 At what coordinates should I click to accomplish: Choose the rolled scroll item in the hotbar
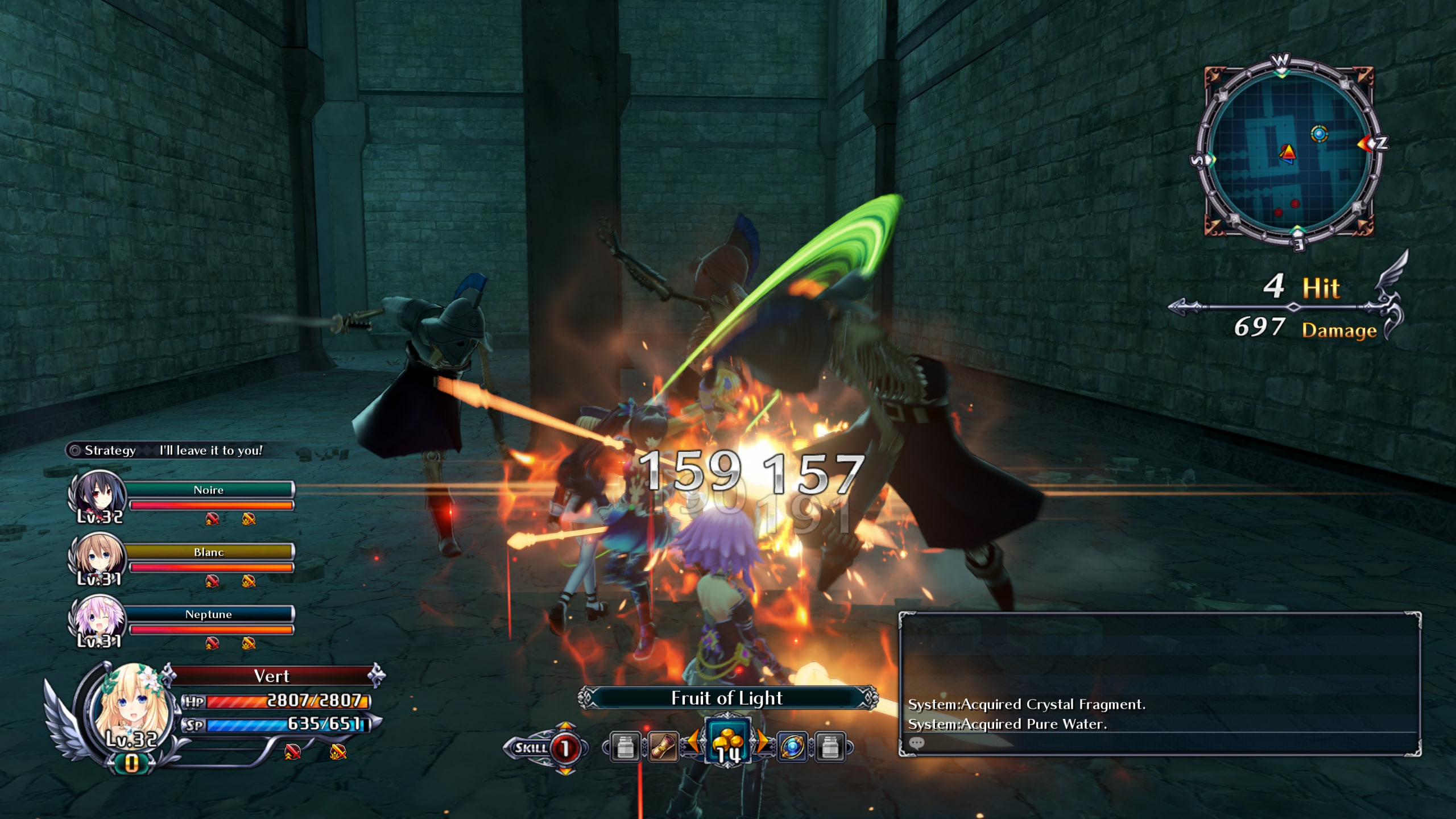663,747
